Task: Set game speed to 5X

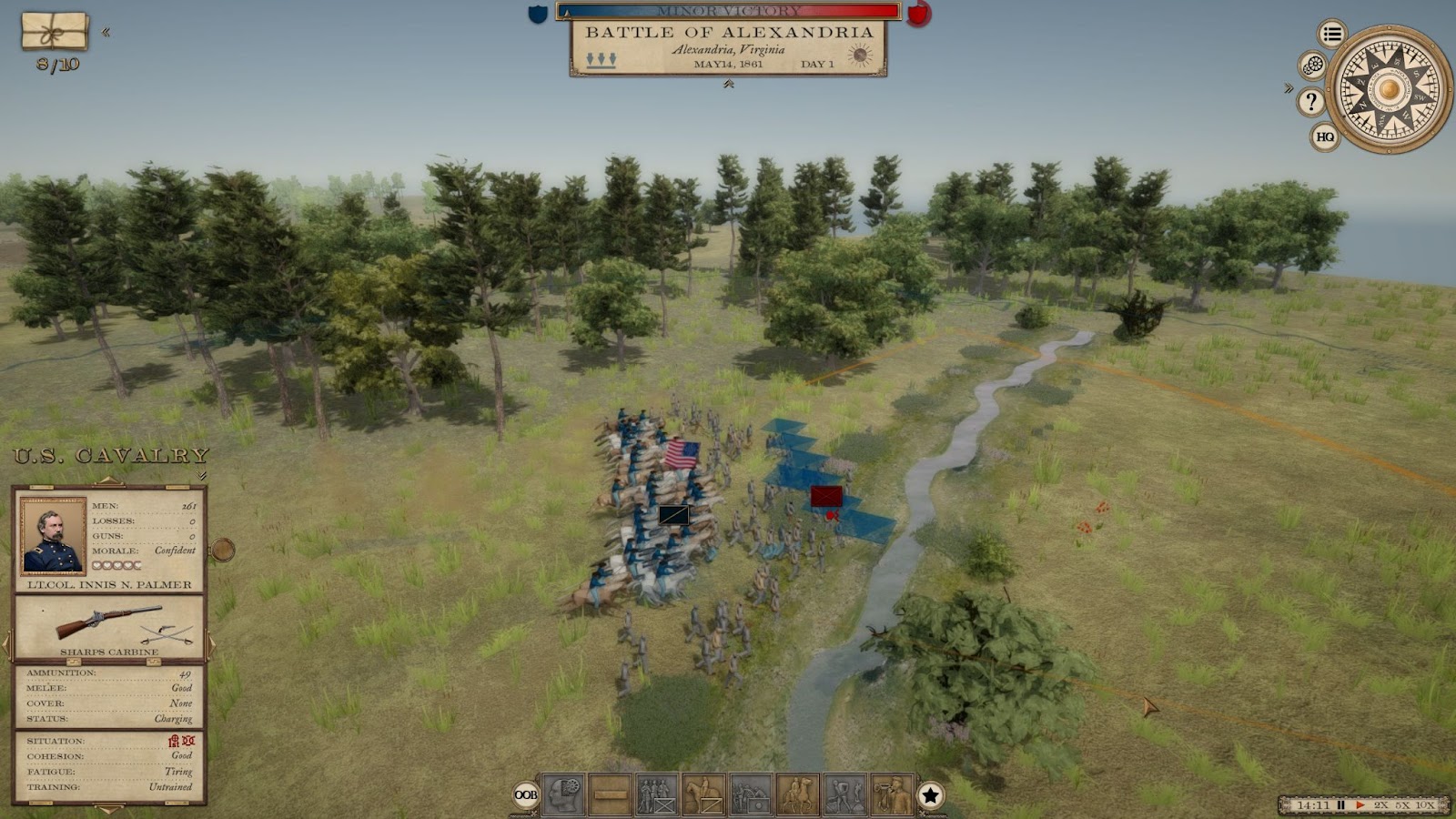Action: pos(1403,805)
